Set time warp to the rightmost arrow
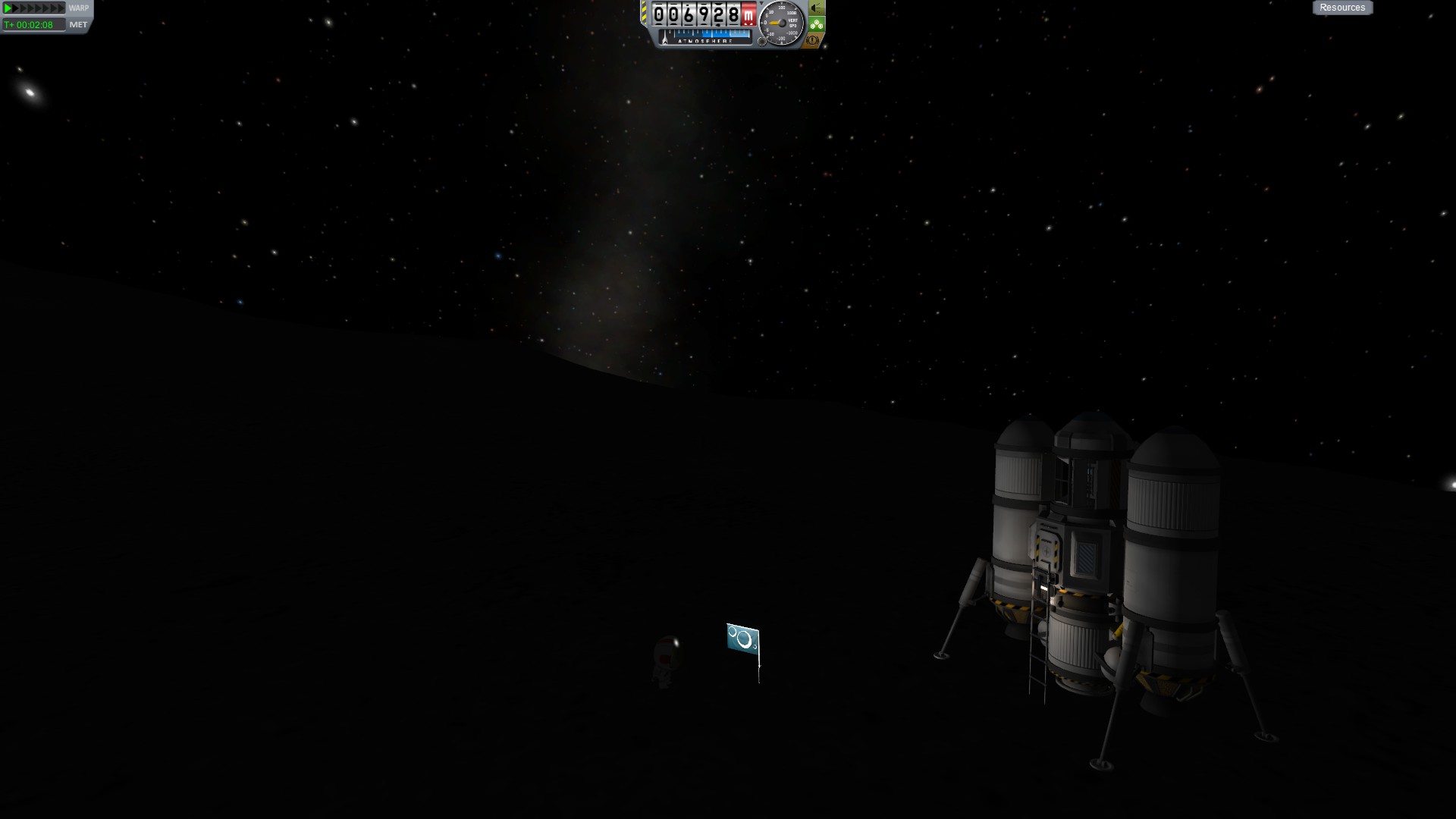This screenshot has height=819, width=1456. click(61, 8)
